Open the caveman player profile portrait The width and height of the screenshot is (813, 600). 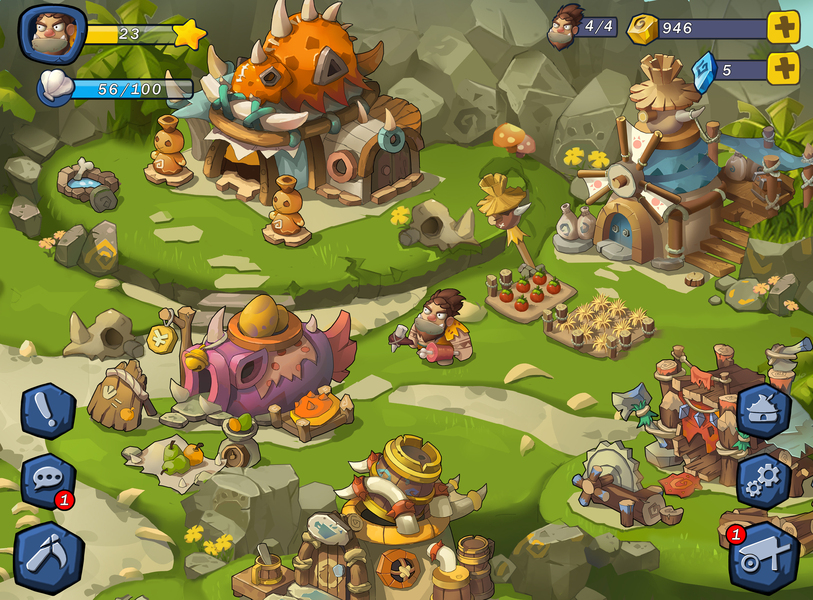tap(53, 34)
